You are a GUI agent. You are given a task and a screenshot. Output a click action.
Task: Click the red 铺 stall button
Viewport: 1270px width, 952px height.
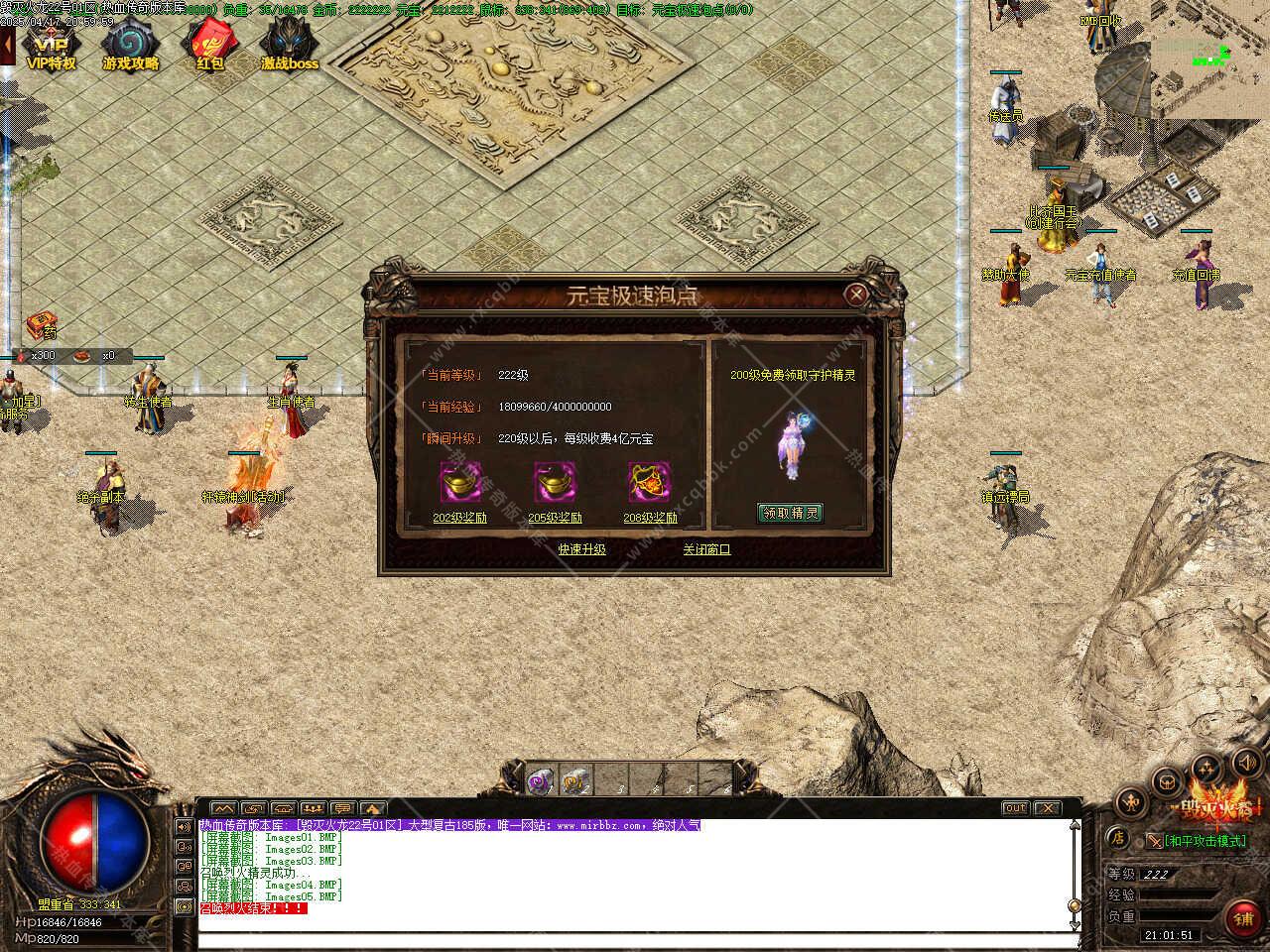point(1243,919)
